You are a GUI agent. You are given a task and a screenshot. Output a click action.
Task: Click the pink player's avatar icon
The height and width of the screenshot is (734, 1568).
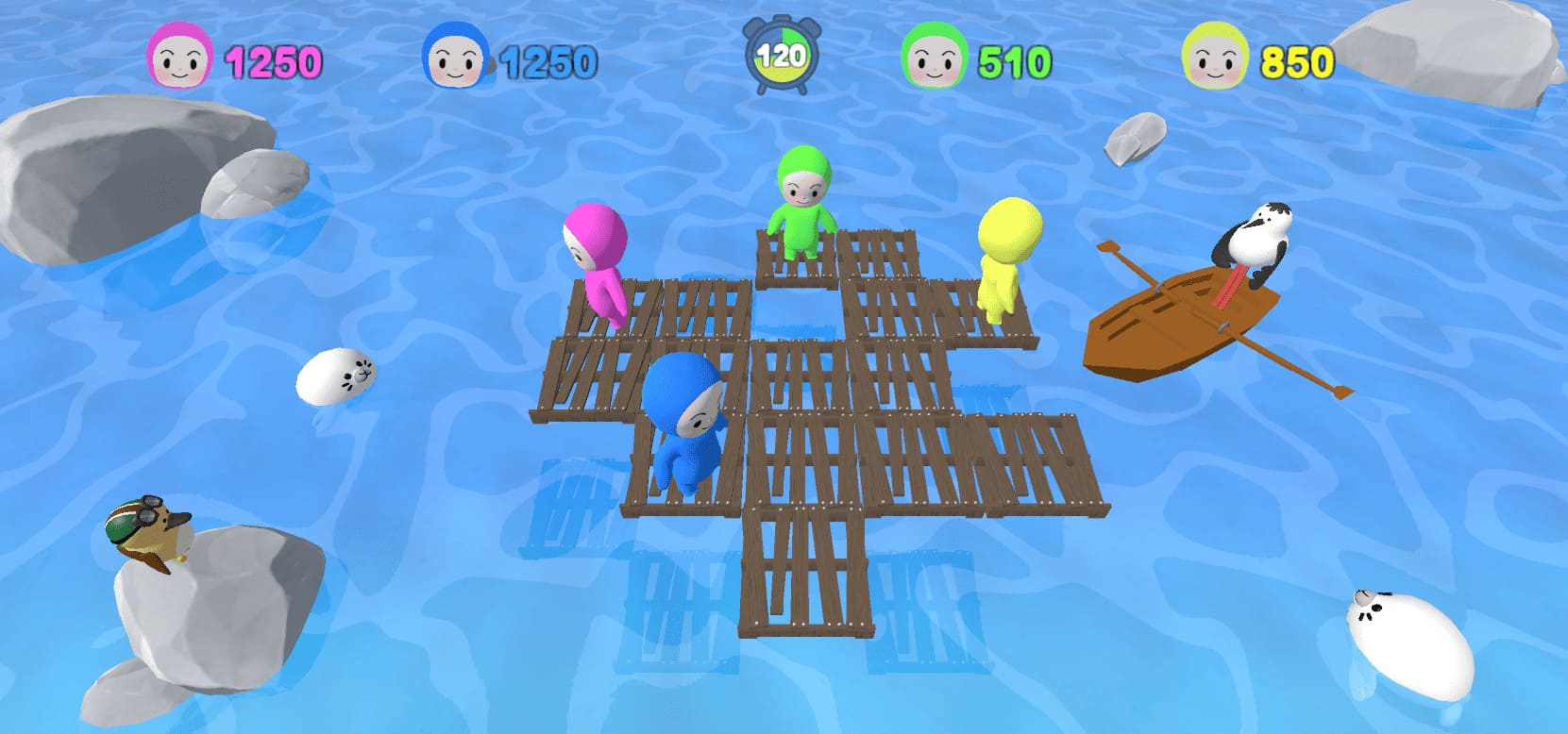pyautogui.click(x=179, y=57)
